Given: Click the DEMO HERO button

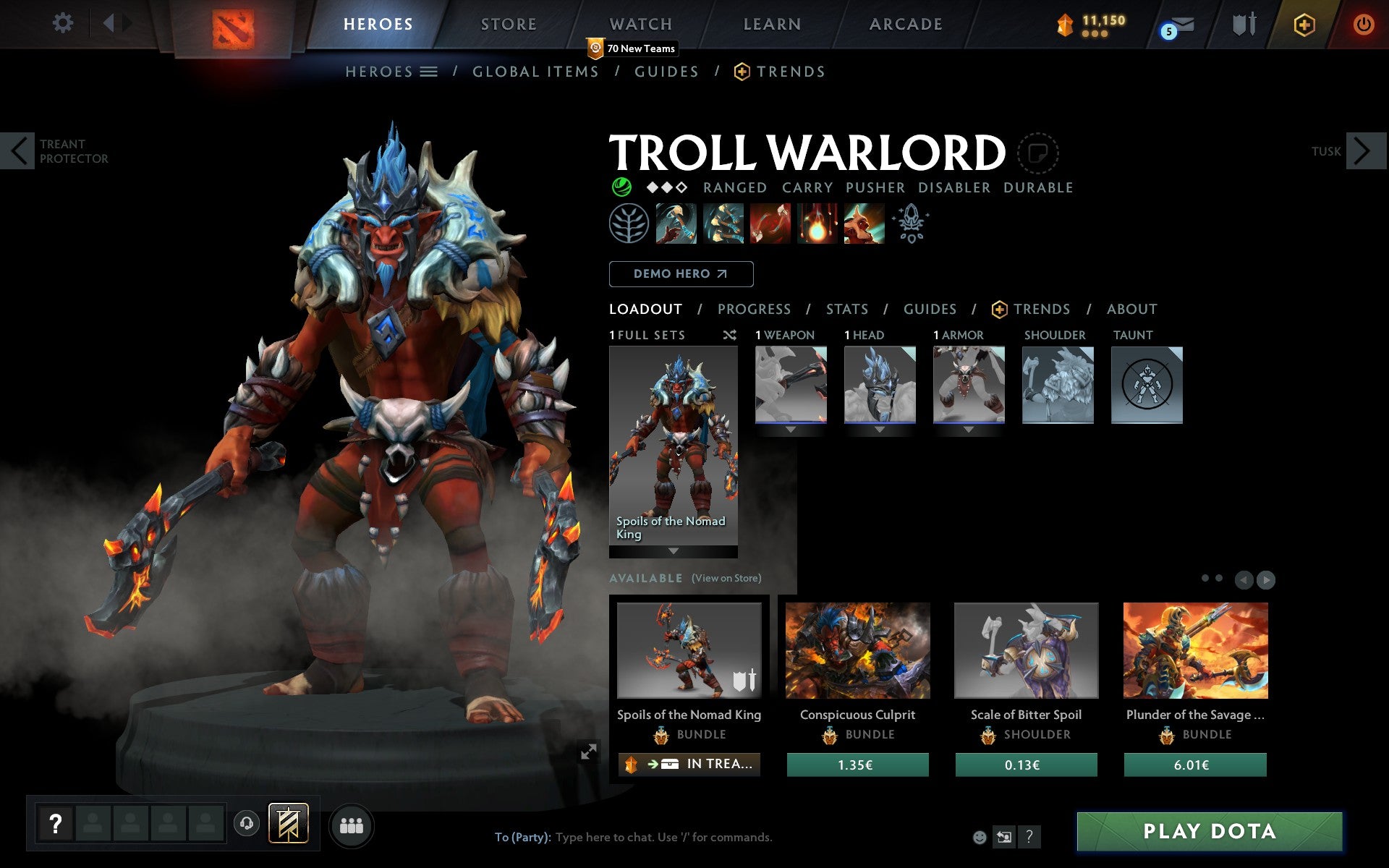Looking at the screenshot, I should point(681,274).
